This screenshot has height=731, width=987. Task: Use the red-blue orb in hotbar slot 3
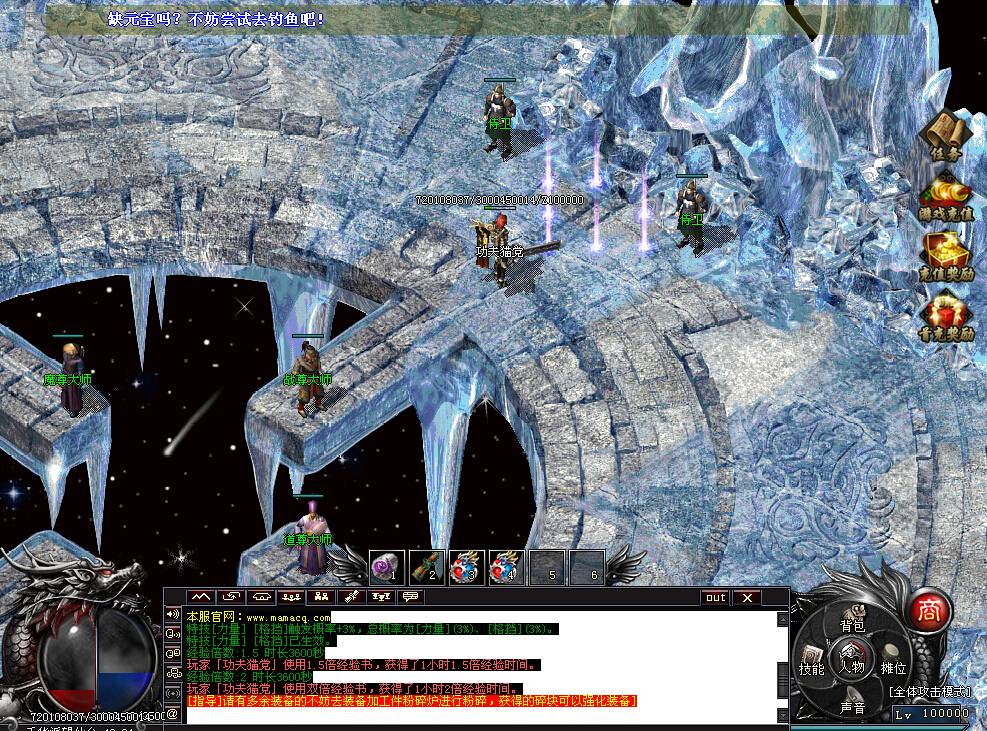[x=467, y=567]
